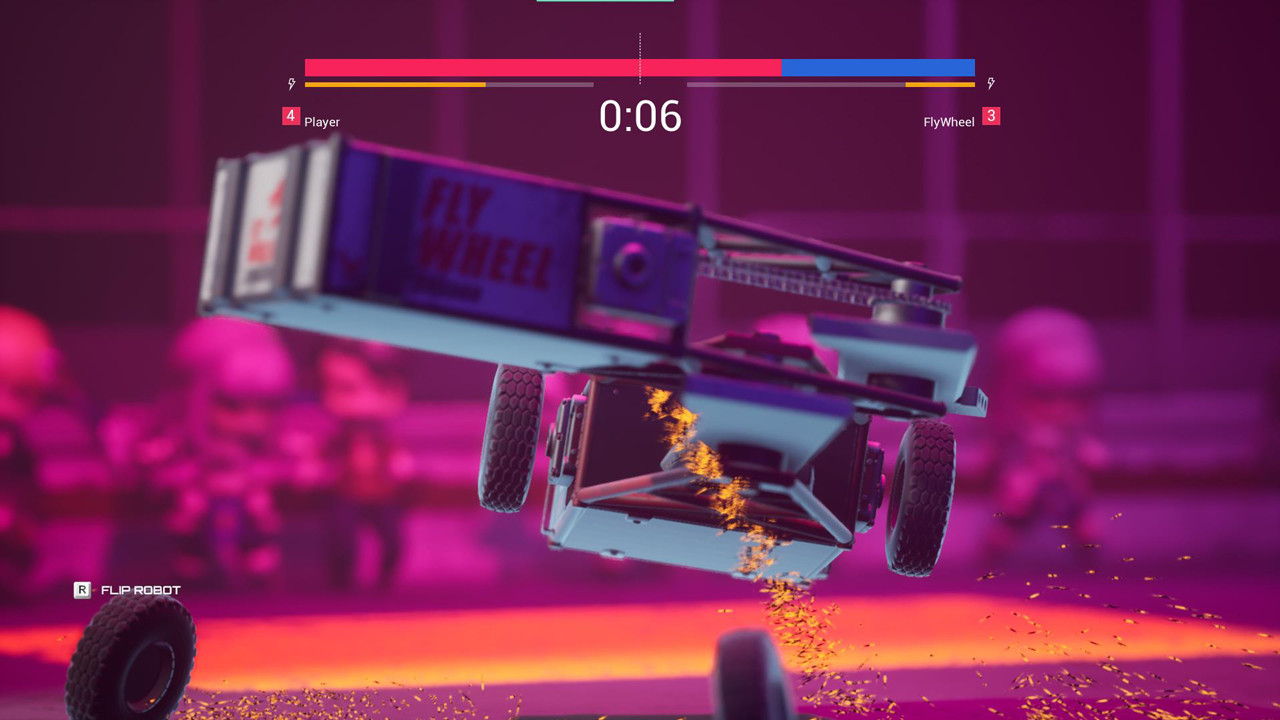The image size is (1280, 720).
Task: Click the lightning icon beside Player's energy bar
Action: [x=291, y=83]
